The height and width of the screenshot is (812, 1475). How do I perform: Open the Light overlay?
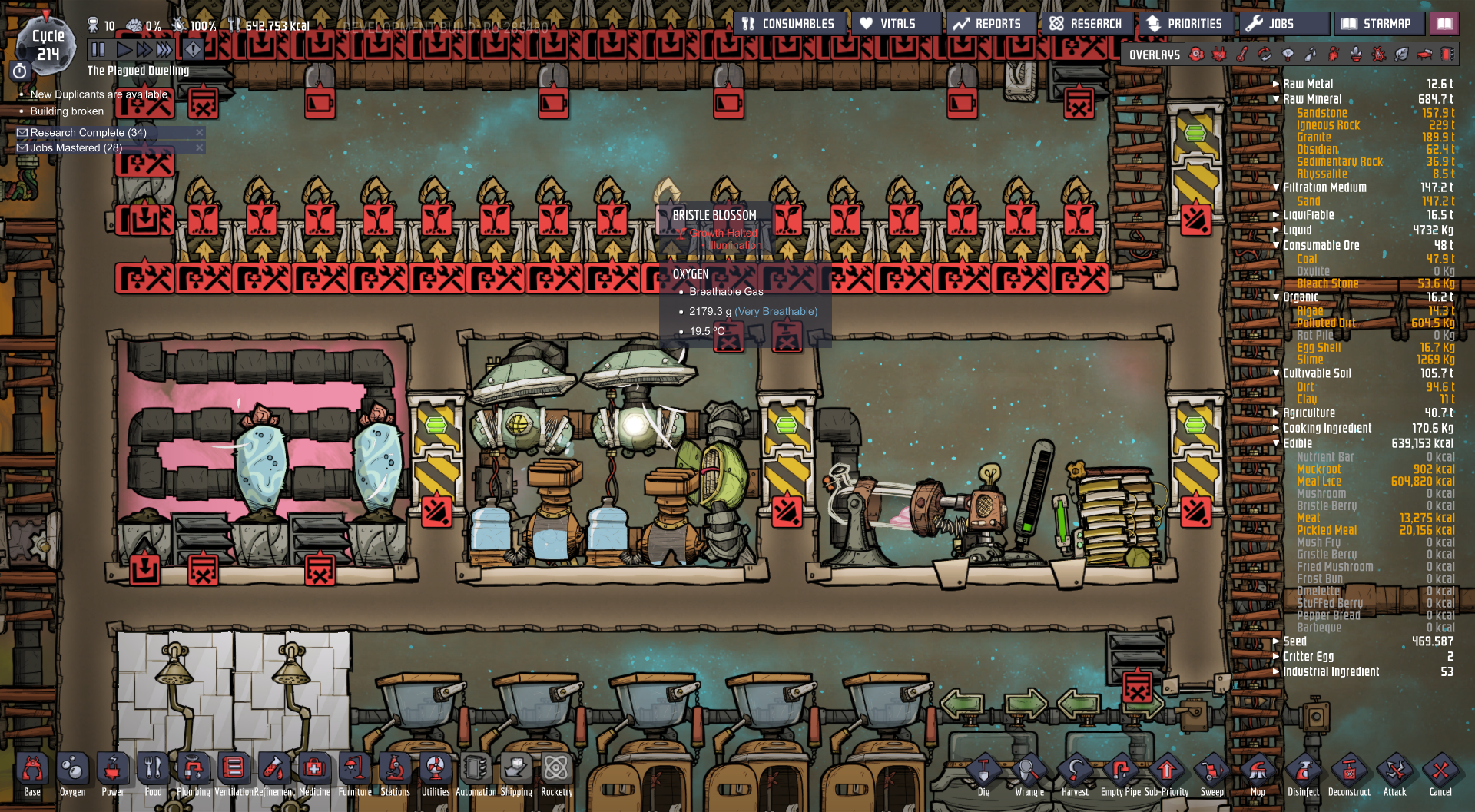point(1288,55)
